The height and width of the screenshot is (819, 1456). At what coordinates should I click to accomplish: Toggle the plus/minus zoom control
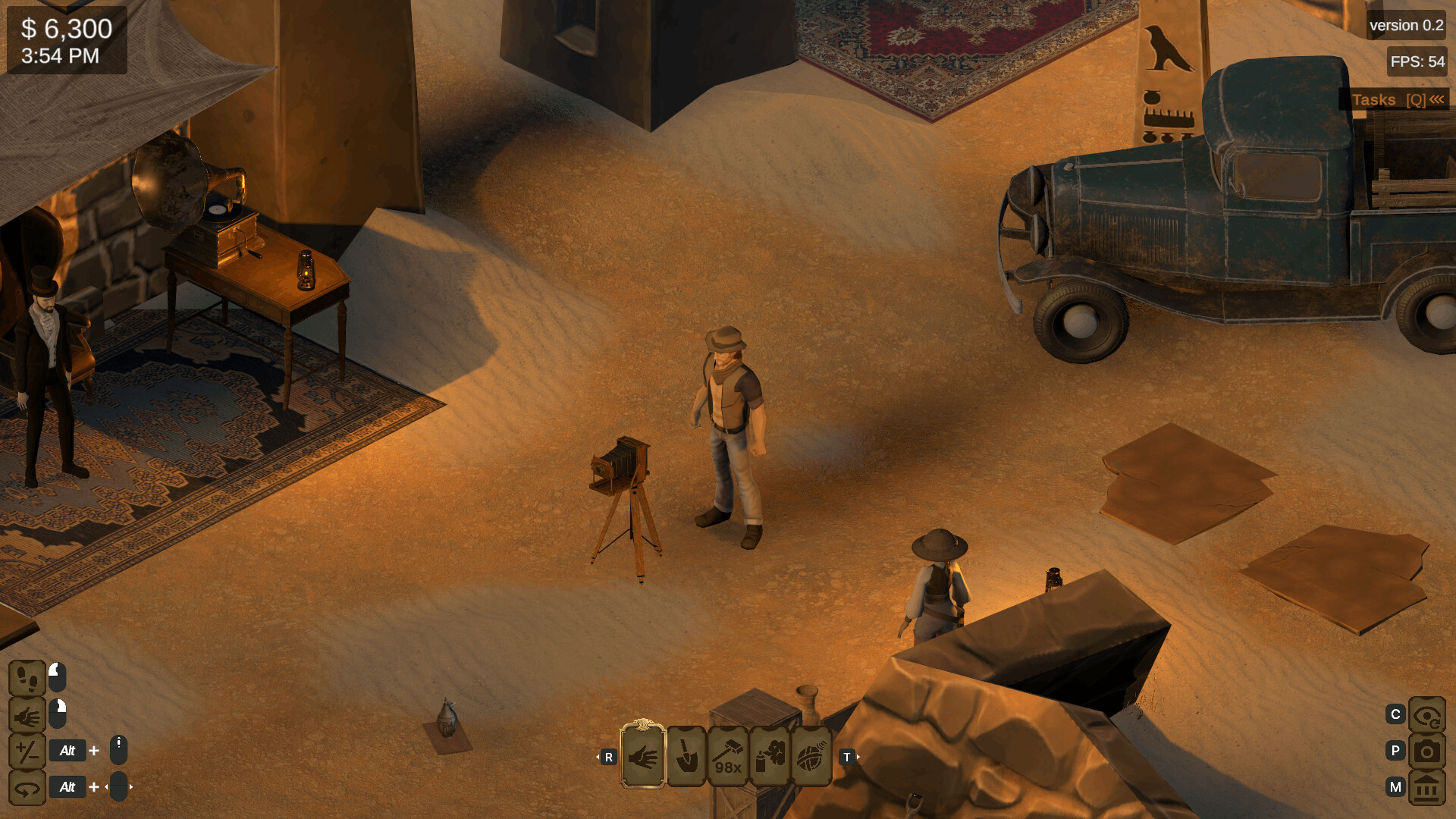tap(27, 751)
